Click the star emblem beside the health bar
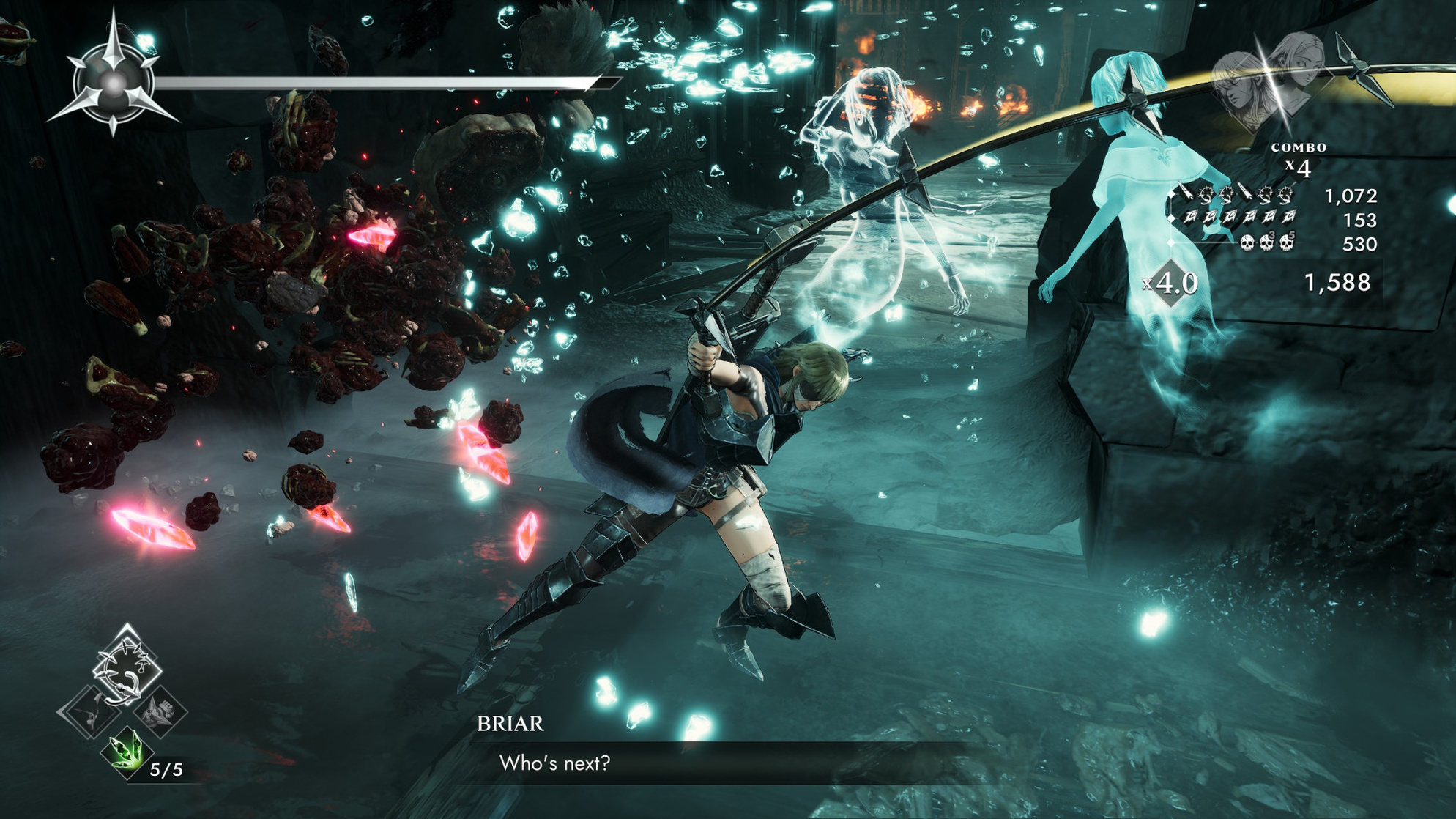 click(x=114, y=83)
